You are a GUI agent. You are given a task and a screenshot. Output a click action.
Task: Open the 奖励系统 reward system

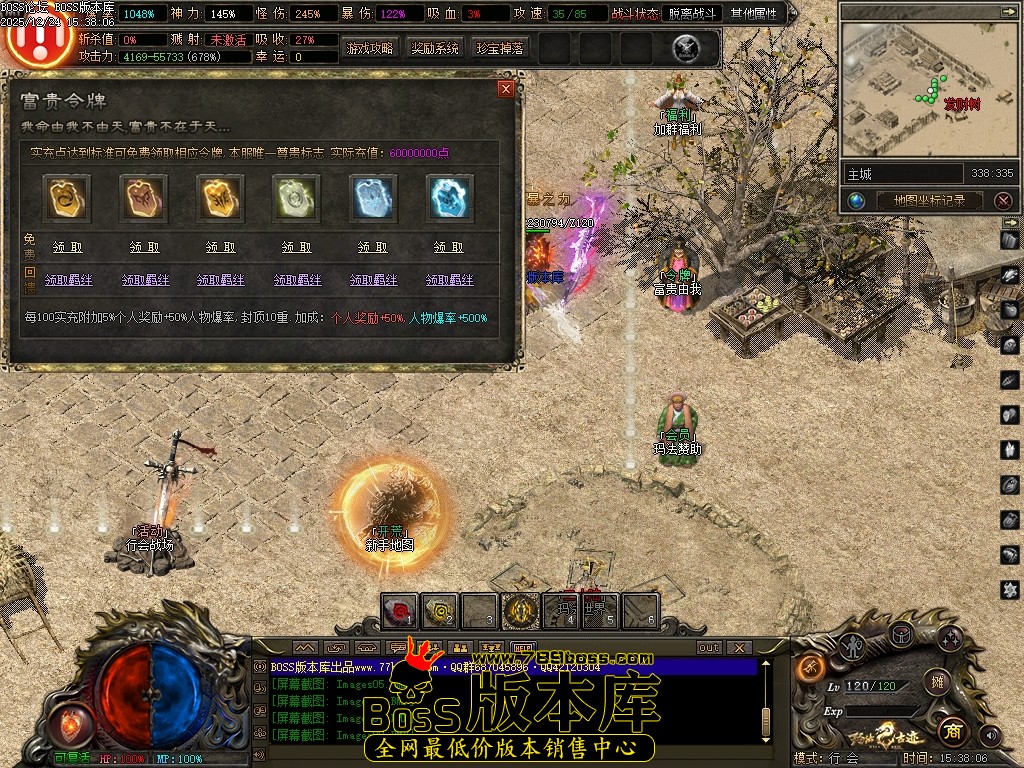pos(435,47)
